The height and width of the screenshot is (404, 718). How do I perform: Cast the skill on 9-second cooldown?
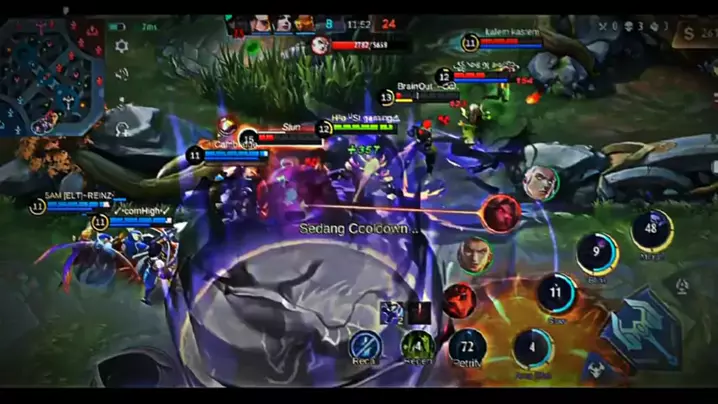(x=597, y=252)
